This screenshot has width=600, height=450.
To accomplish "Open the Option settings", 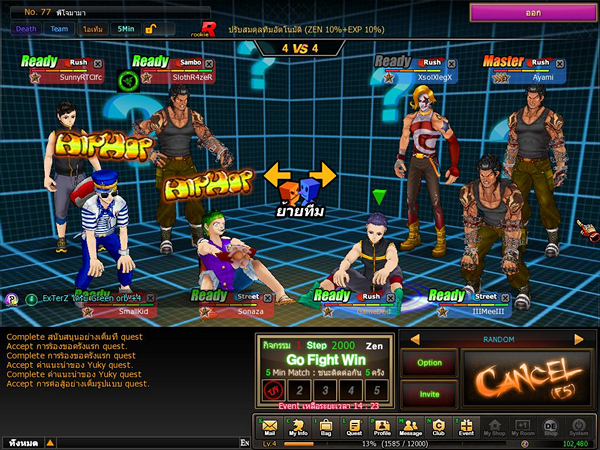I will click(429, 363).
